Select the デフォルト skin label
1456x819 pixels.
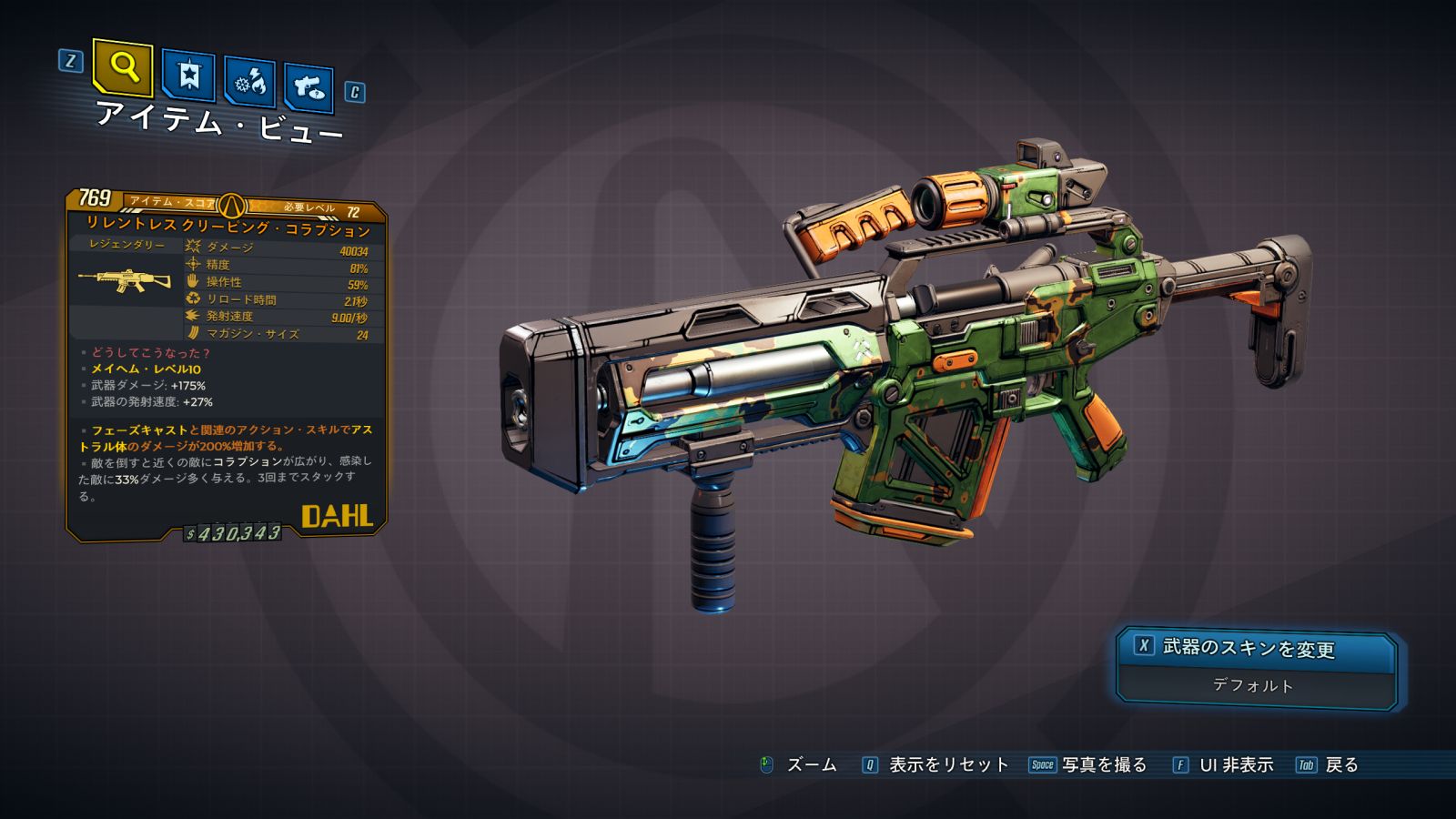[1253, 685]
